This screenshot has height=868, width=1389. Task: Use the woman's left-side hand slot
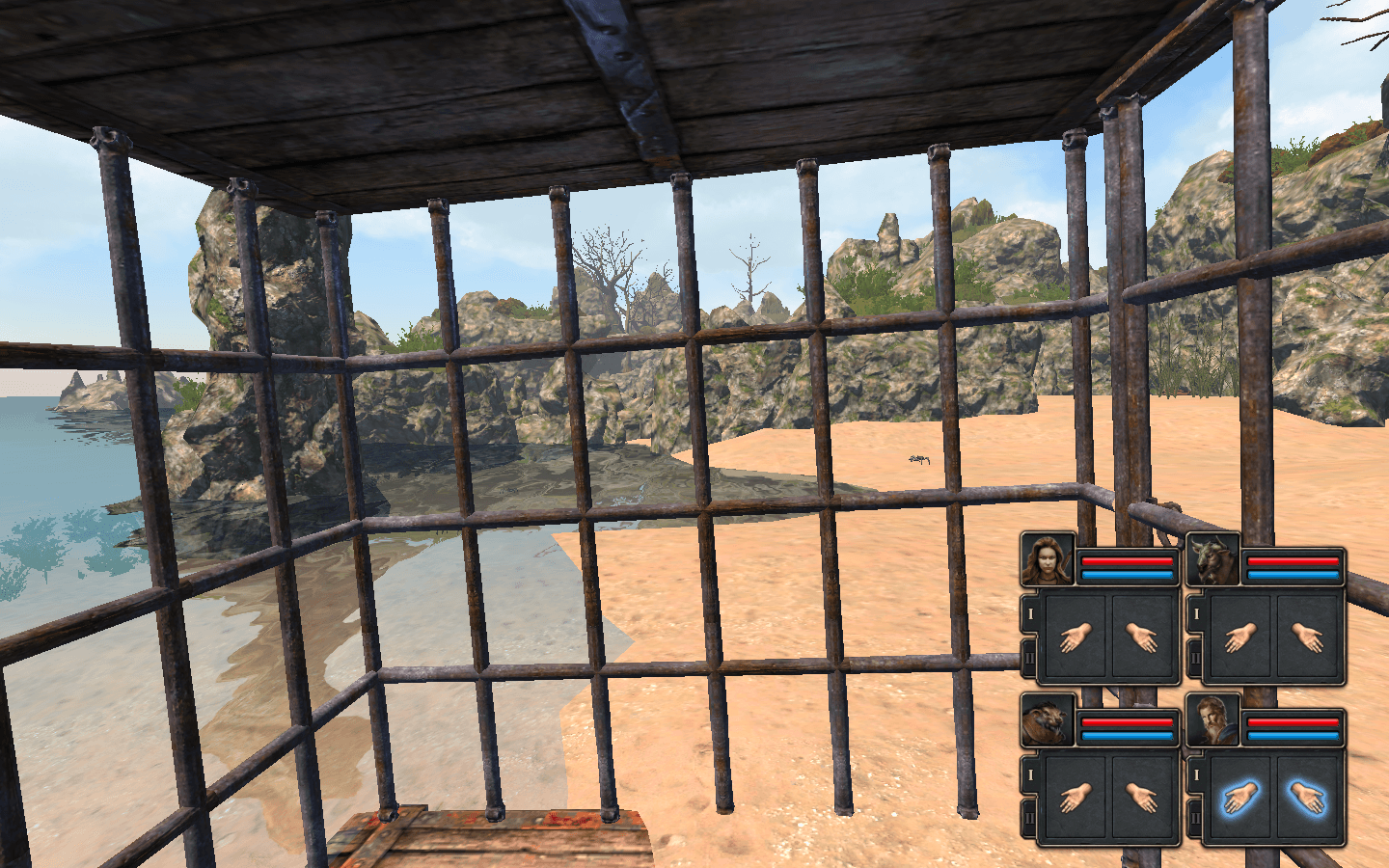(x=1075, y=637)
